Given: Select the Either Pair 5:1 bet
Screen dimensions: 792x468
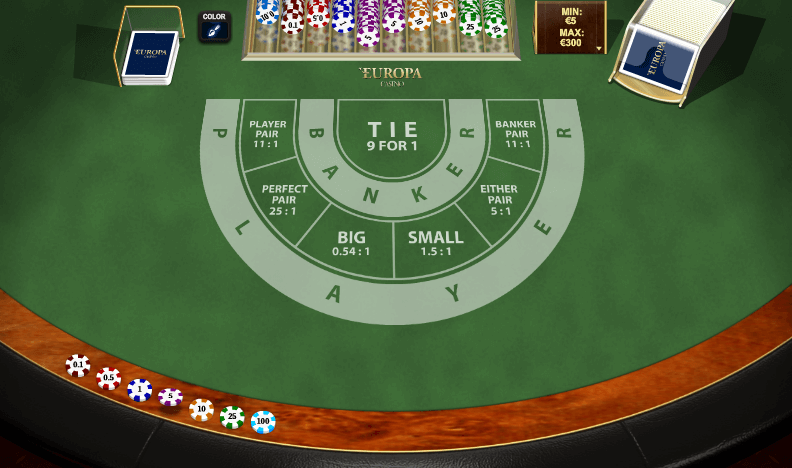Looking at the screenshot, I should [x=498, y=200].
